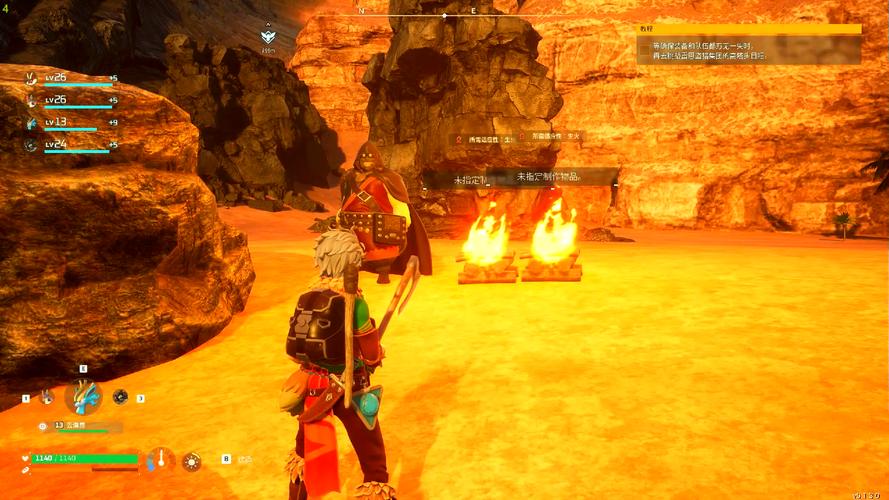The height and width of the screenshot is (500, 889).
Task: Select the right campfire's 未指定制作物品 label
Action: [x=548, y=177]
